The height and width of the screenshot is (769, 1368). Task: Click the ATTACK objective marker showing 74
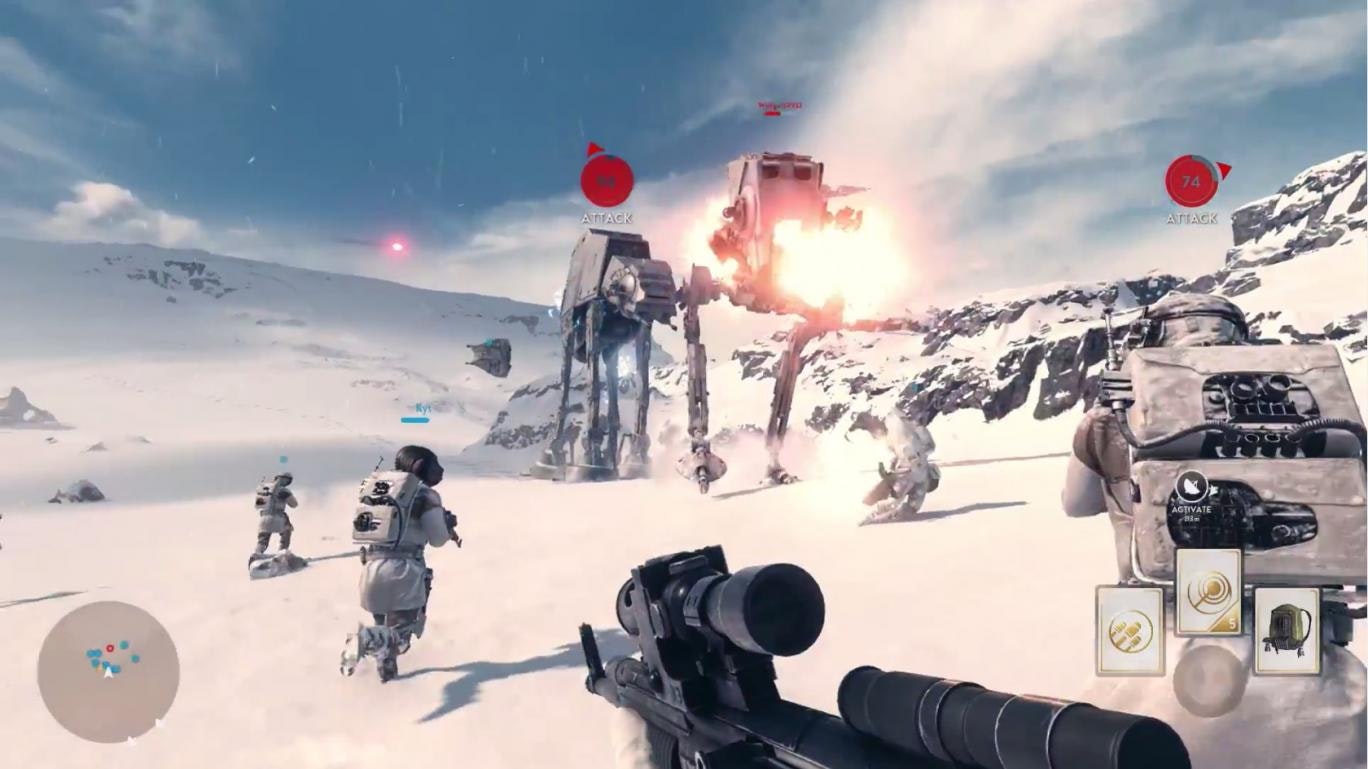[x=1191, y=182]
